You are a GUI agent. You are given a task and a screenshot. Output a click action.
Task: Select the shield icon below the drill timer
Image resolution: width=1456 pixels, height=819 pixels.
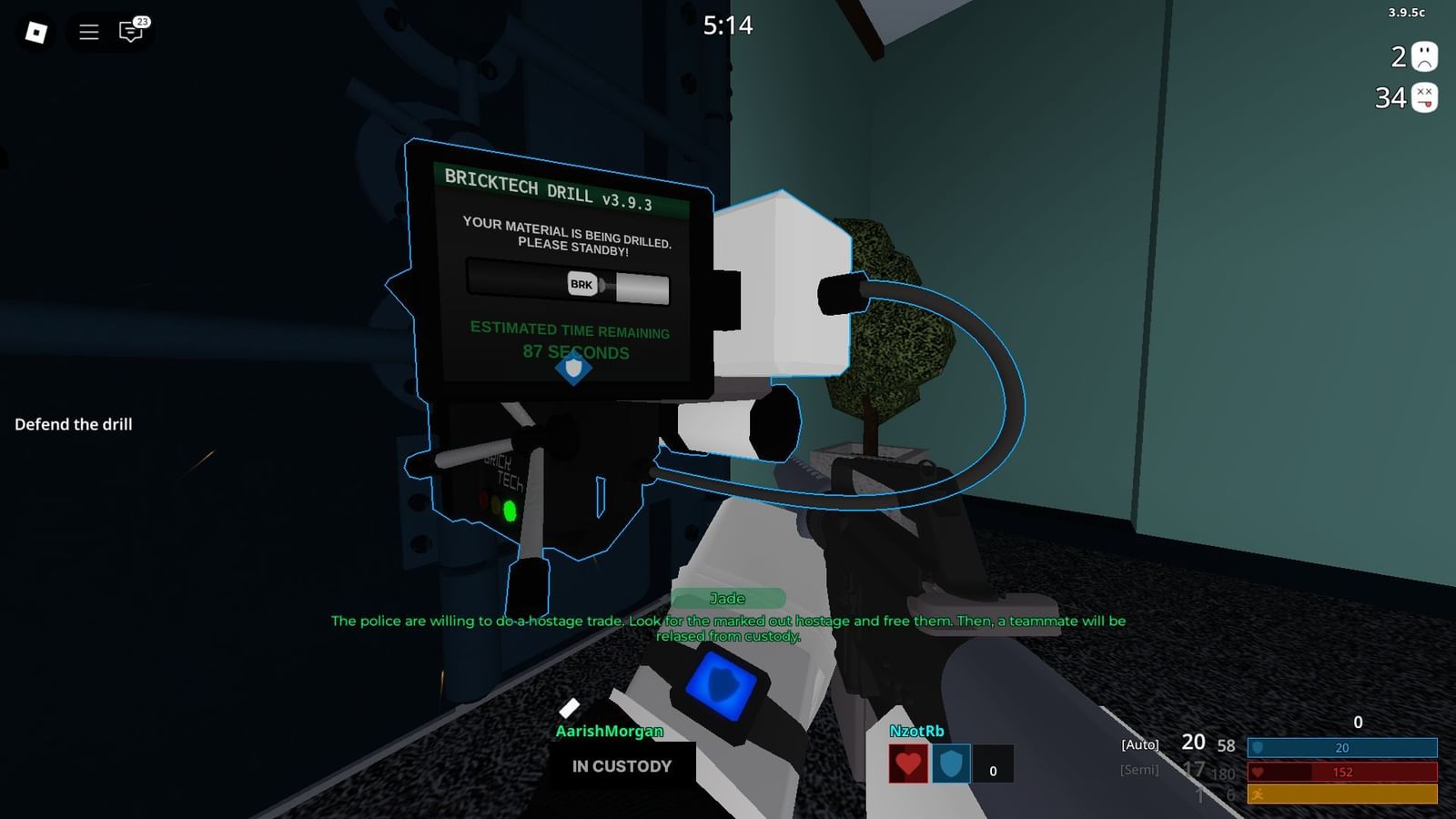573,369
